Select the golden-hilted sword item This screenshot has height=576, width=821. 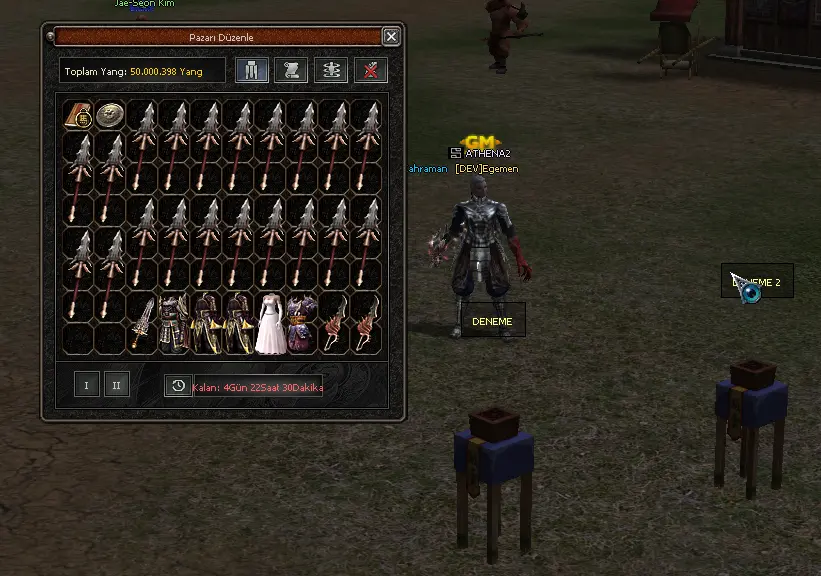(142, 323)
